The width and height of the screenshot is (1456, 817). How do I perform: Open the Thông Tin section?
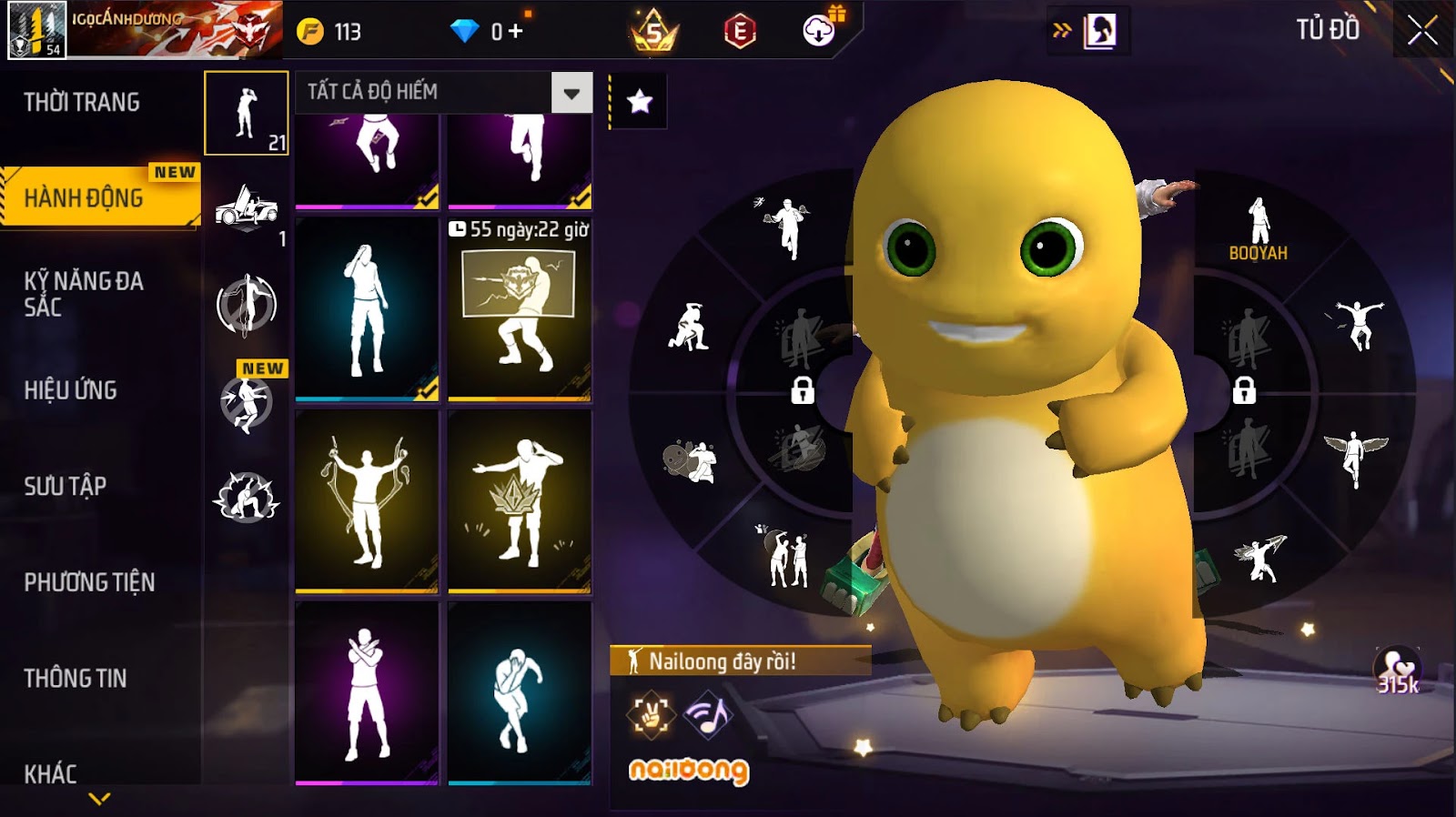[76, 678]
